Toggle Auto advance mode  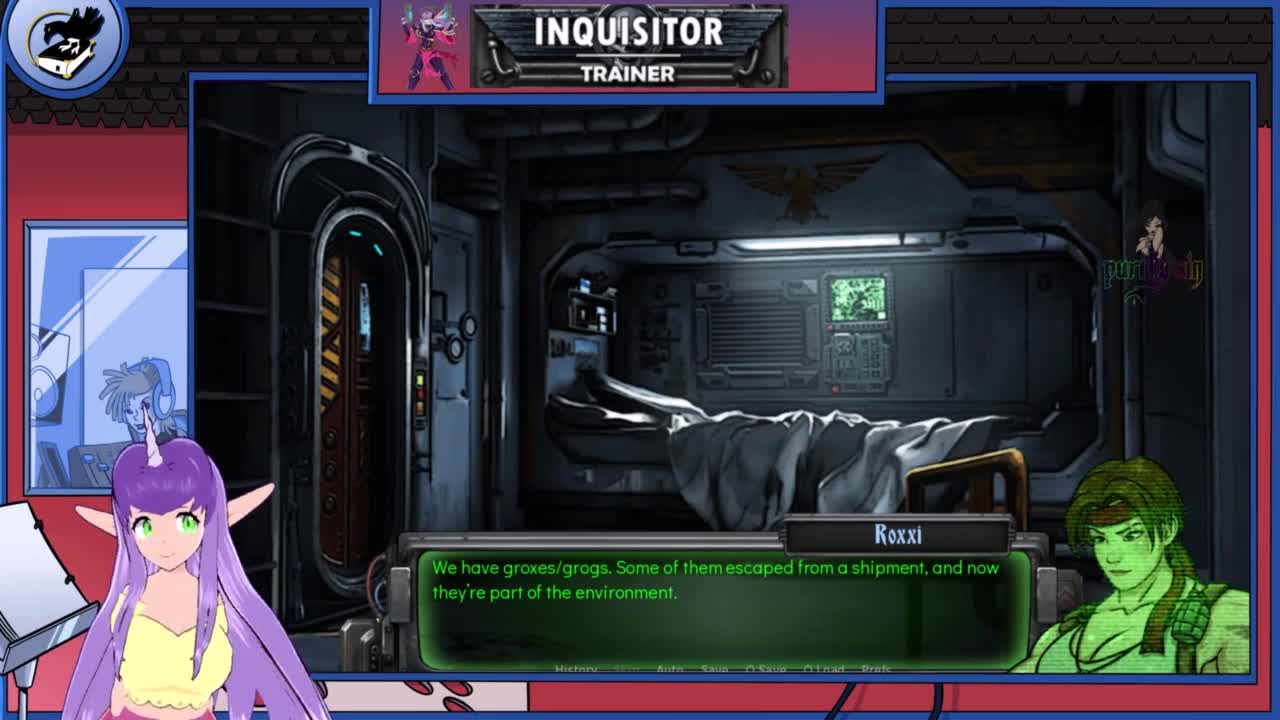click(670, 669)
